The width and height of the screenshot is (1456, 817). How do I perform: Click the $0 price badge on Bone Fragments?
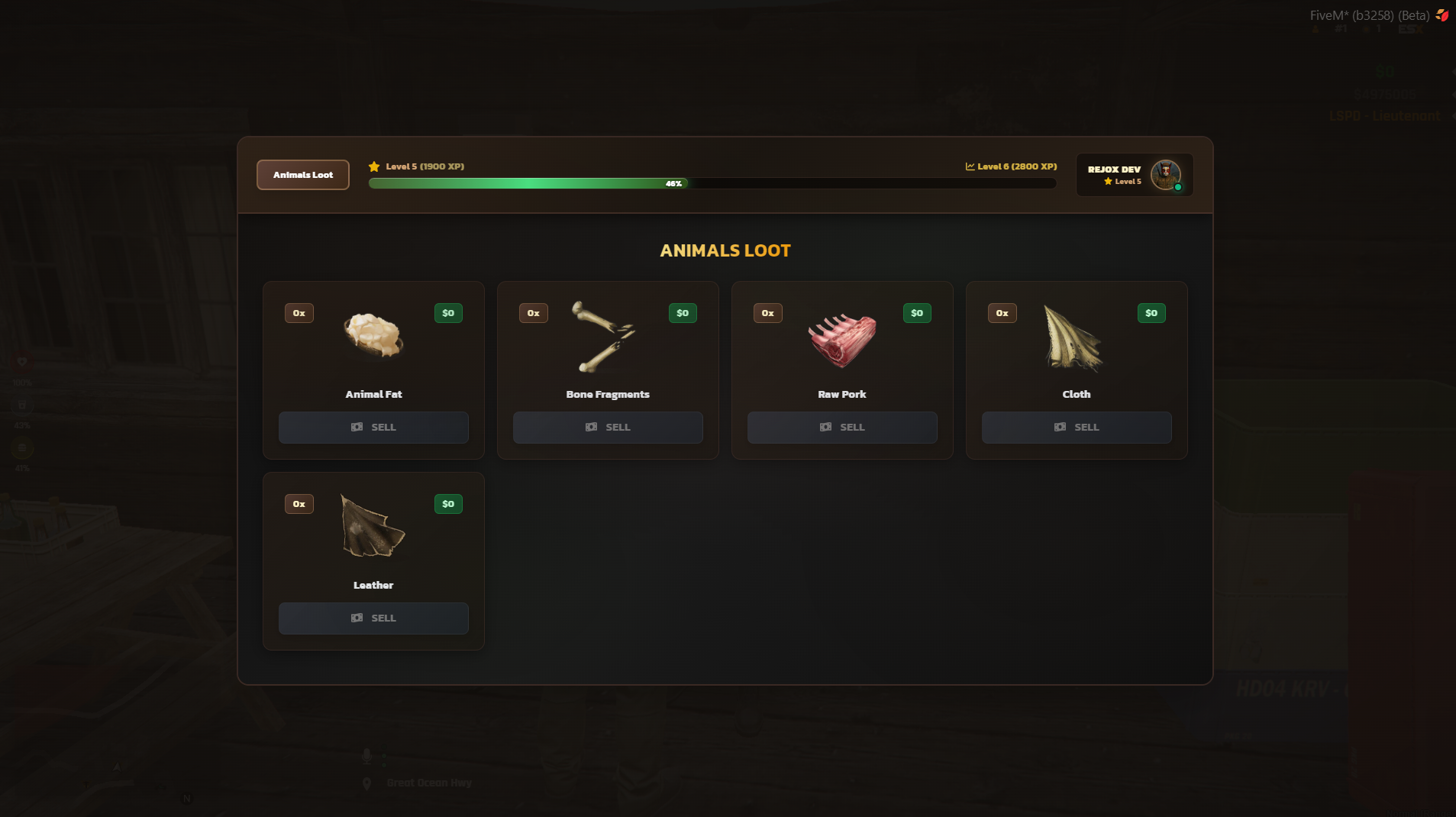[x=683, y=312]
